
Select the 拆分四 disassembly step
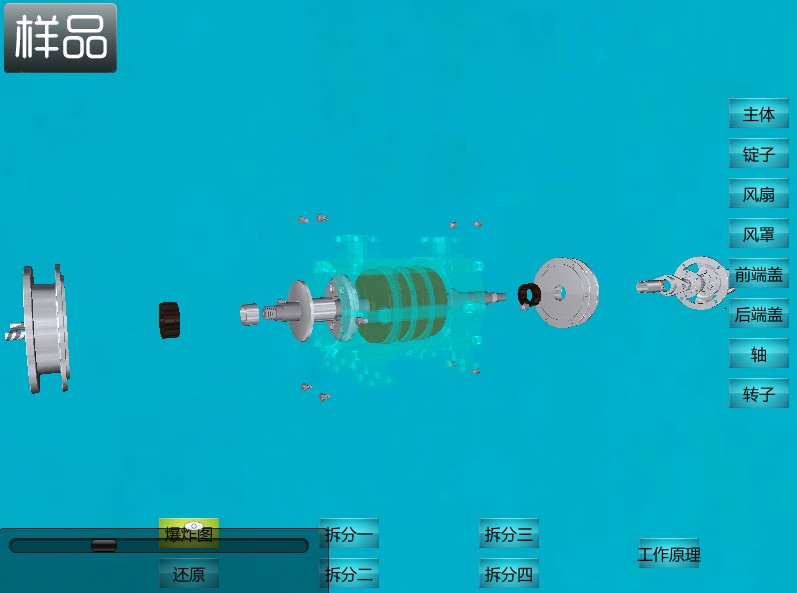click(509, 574)
